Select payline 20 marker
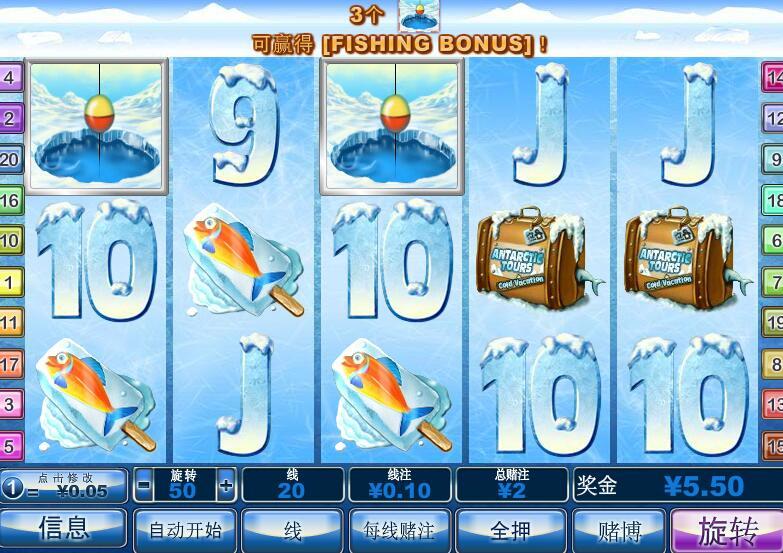 [x=10, y=159]
